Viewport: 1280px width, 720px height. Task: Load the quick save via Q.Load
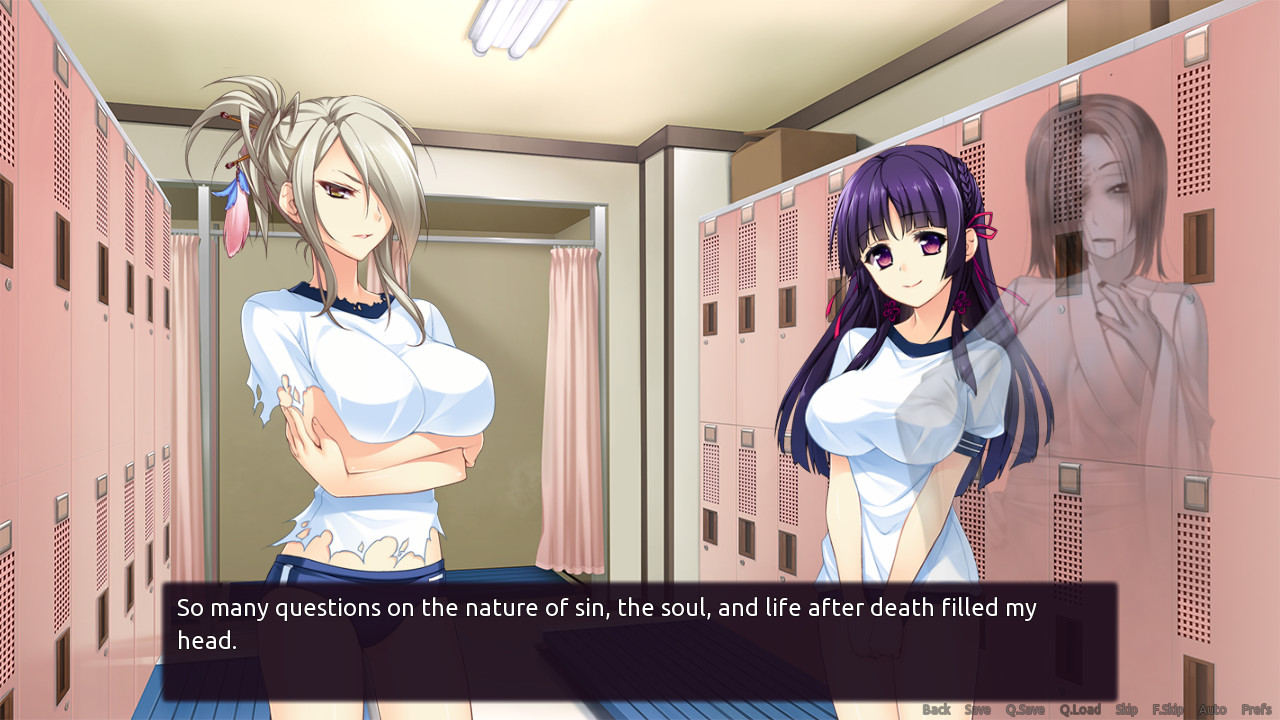[1080, 708]
